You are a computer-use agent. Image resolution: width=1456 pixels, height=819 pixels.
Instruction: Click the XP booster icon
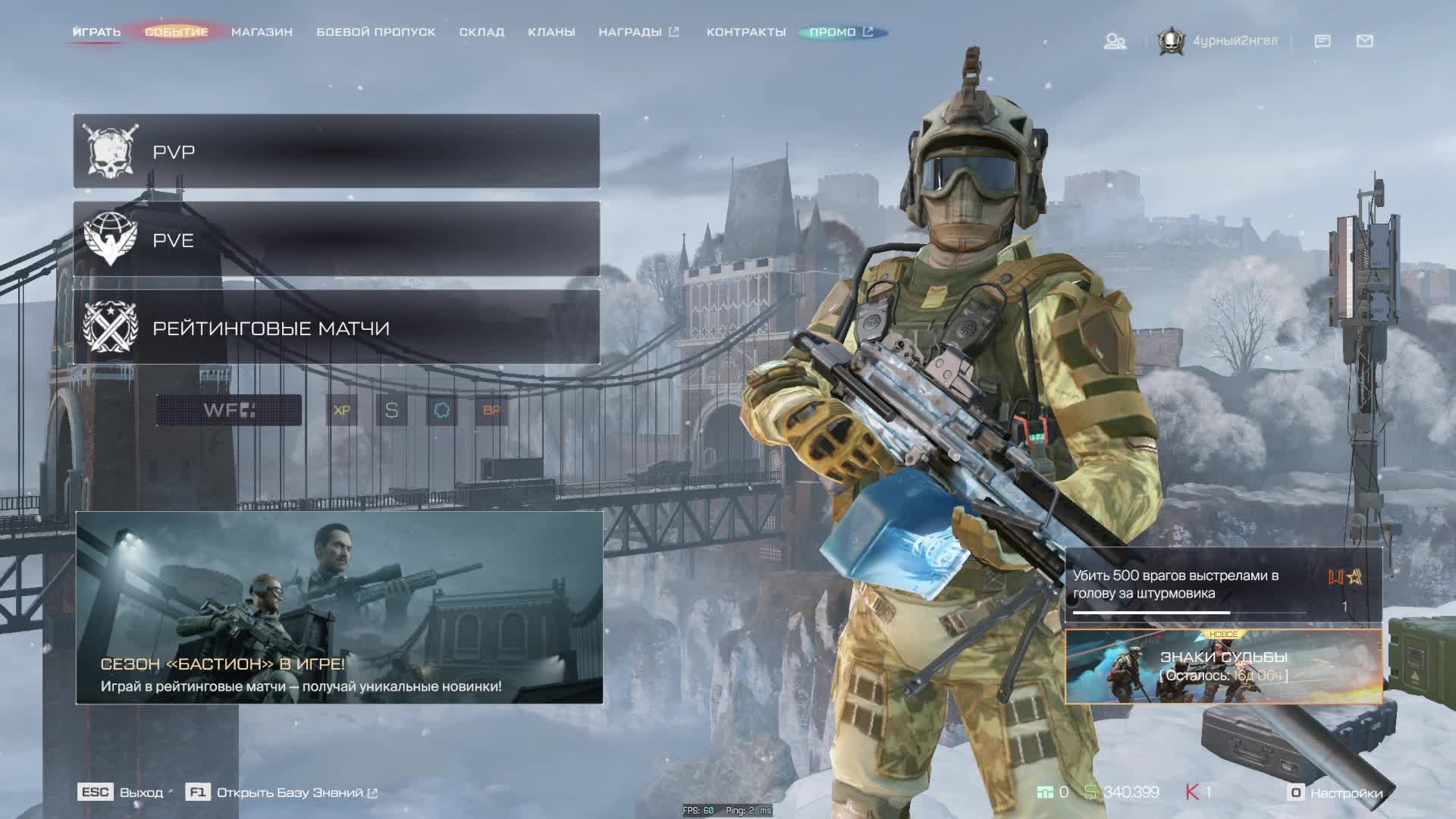click(x=341, y=410)
